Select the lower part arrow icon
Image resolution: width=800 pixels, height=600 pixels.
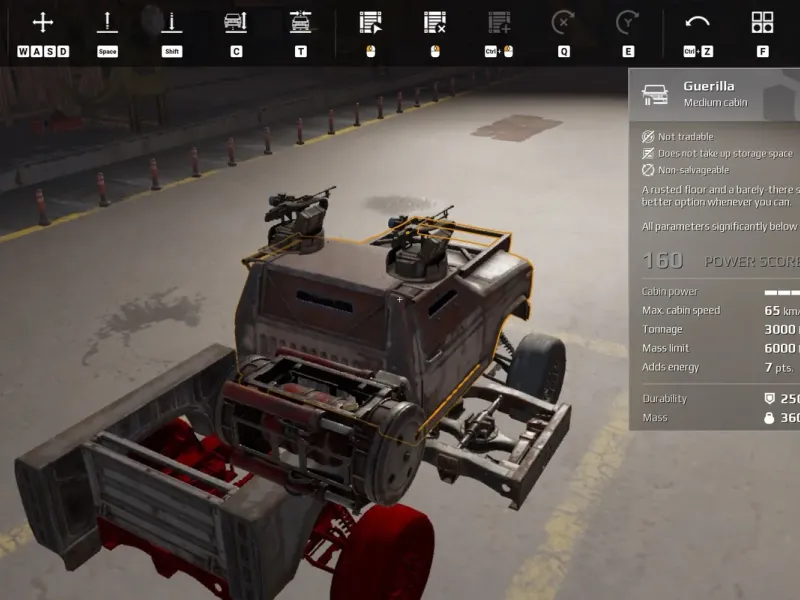[x=172, y=22]
